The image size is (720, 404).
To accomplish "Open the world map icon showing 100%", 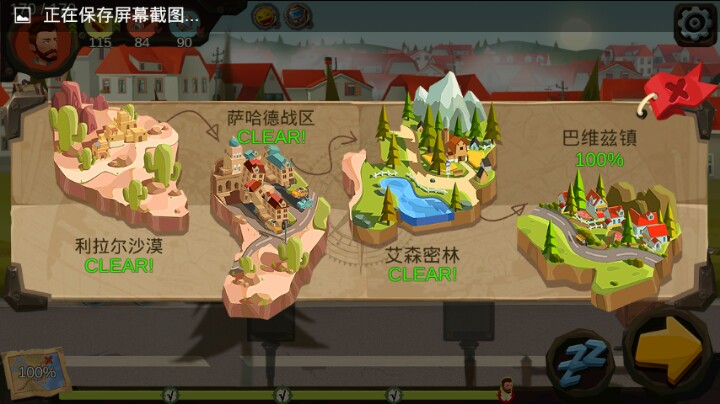I will click(36, 372).
